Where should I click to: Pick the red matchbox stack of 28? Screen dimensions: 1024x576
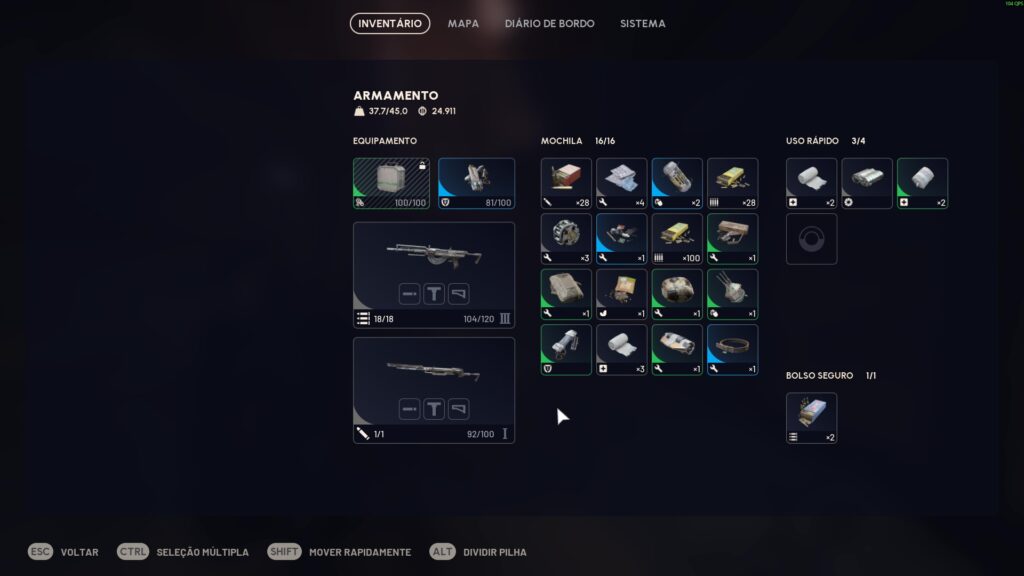pos(566,183)
